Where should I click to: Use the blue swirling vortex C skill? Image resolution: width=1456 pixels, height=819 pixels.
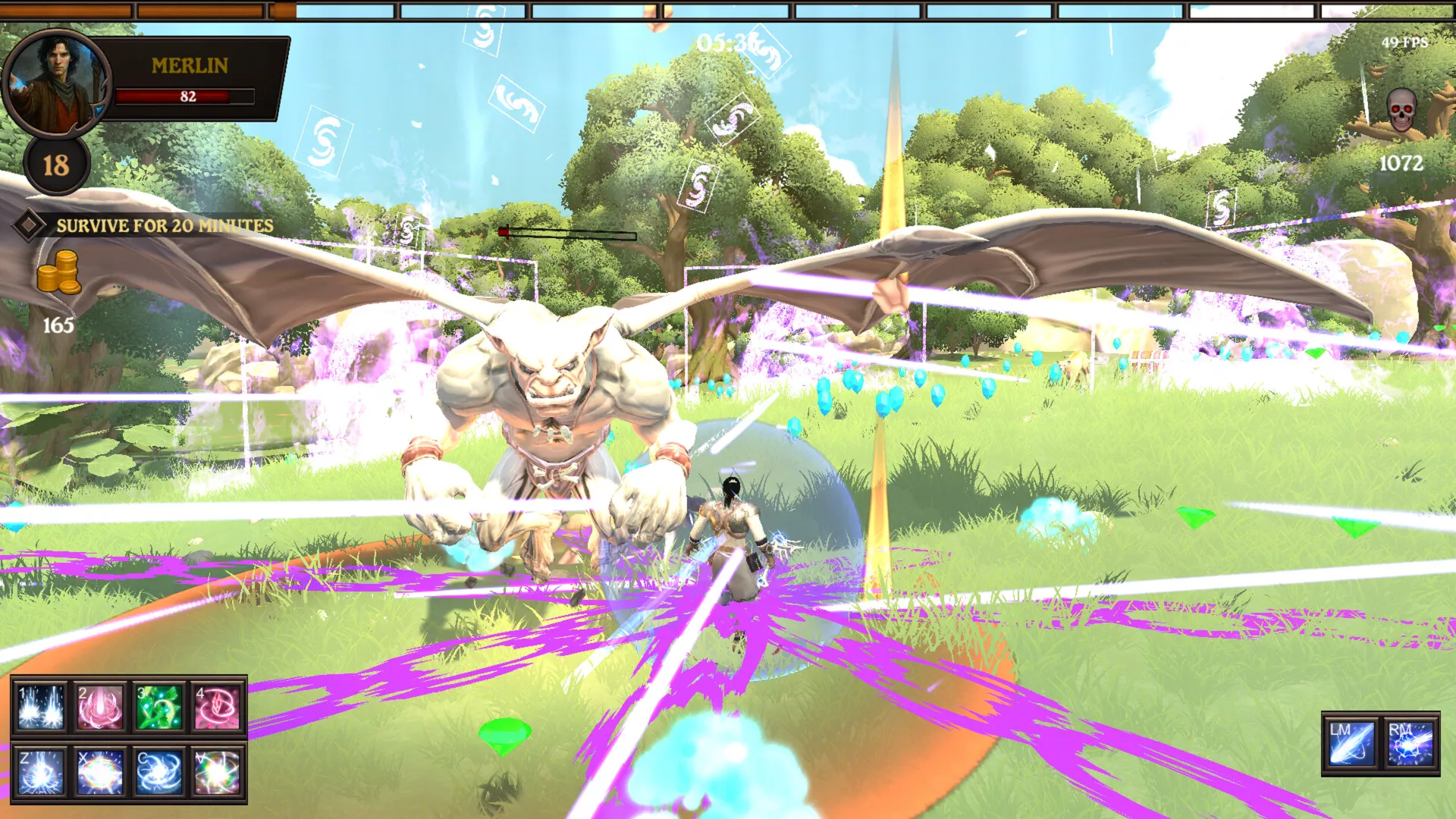159,772
